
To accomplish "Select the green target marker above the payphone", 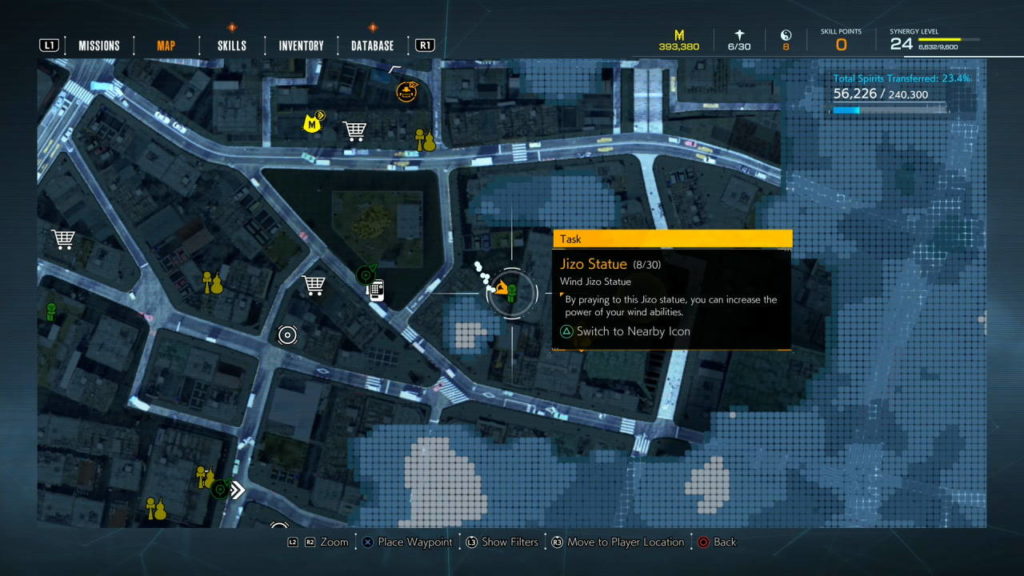I will coord(366,273).
